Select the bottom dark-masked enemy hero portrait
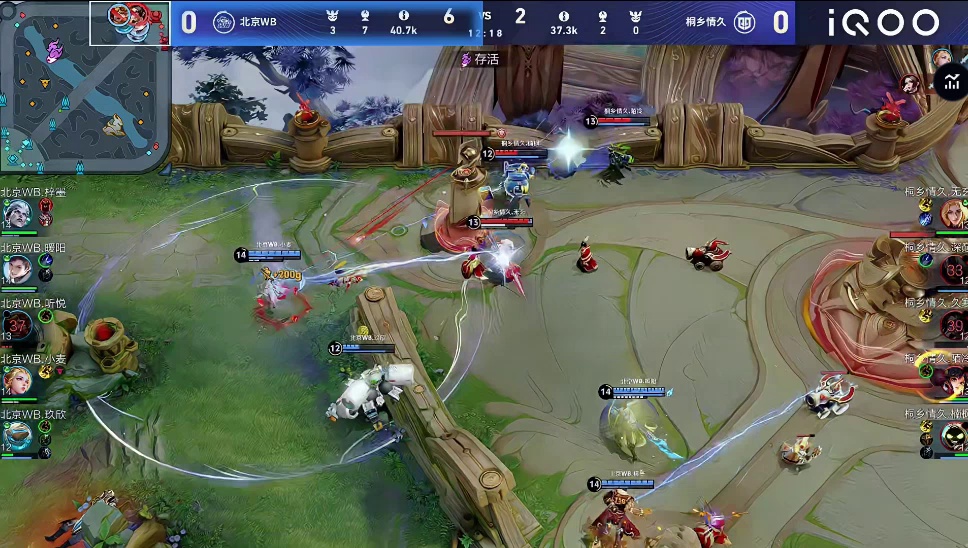This screenshot has width=968, height=548. (953, 436)
